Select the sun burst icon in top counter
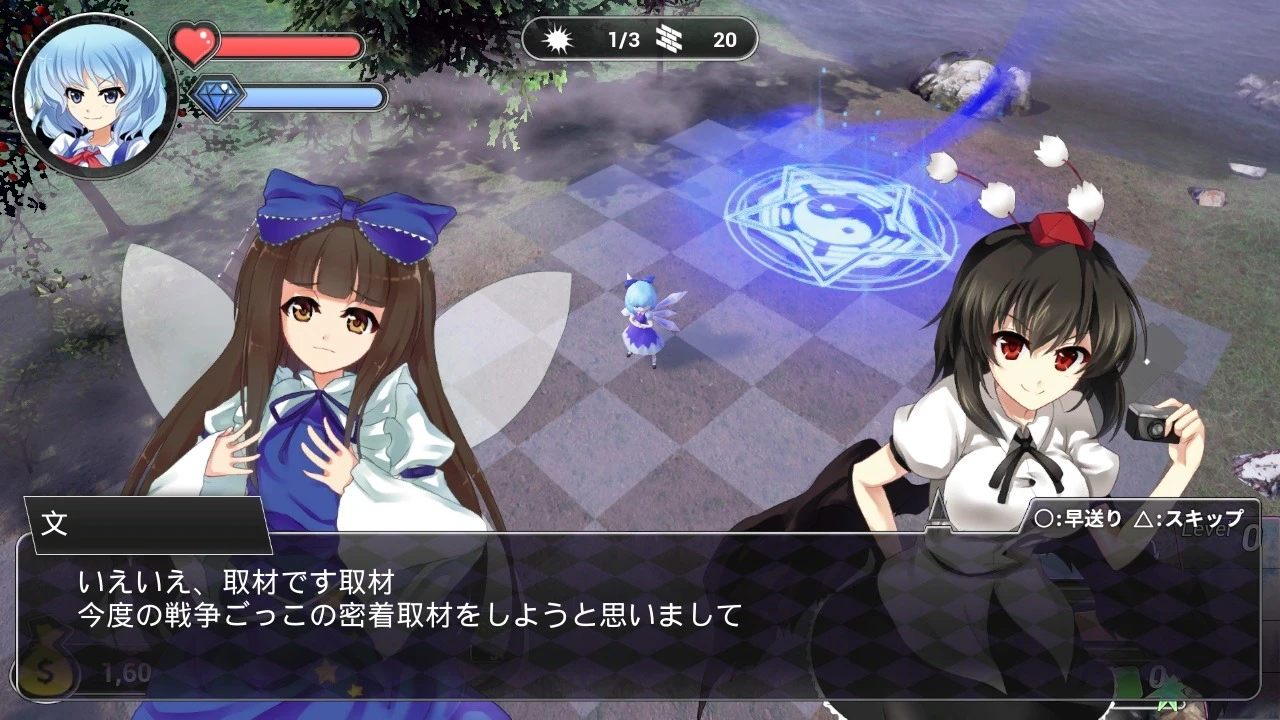1280x720 pixels. pyautogui.click(x=557, y=40)
